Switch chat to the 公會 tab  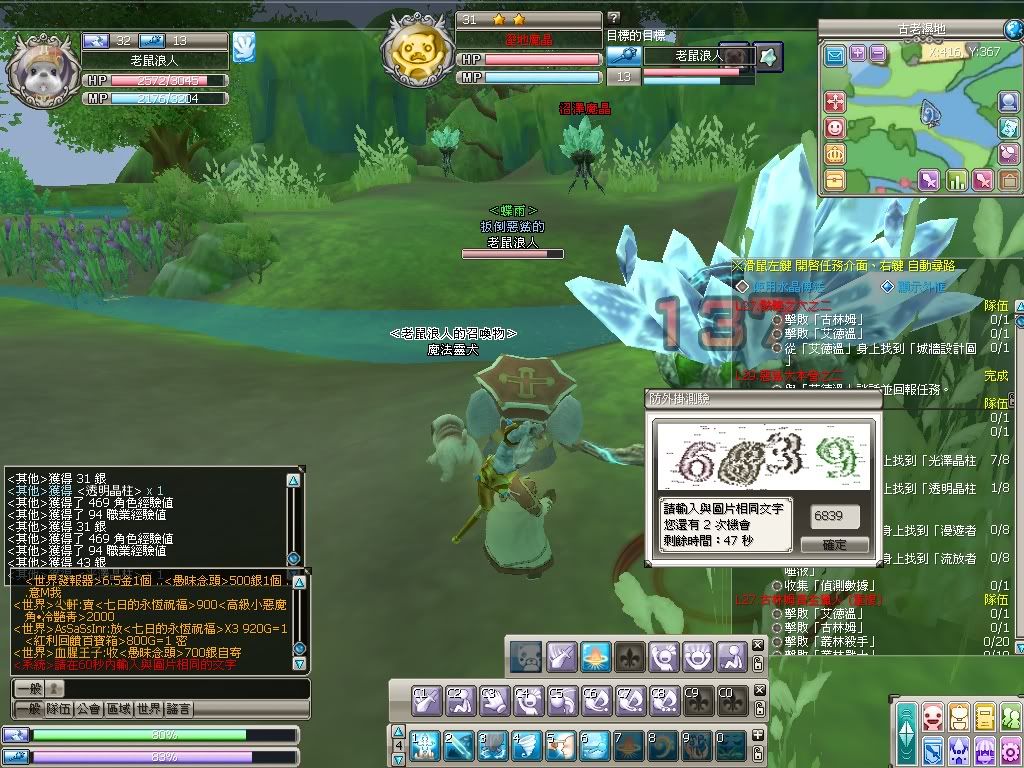click(x=88, y=709)
